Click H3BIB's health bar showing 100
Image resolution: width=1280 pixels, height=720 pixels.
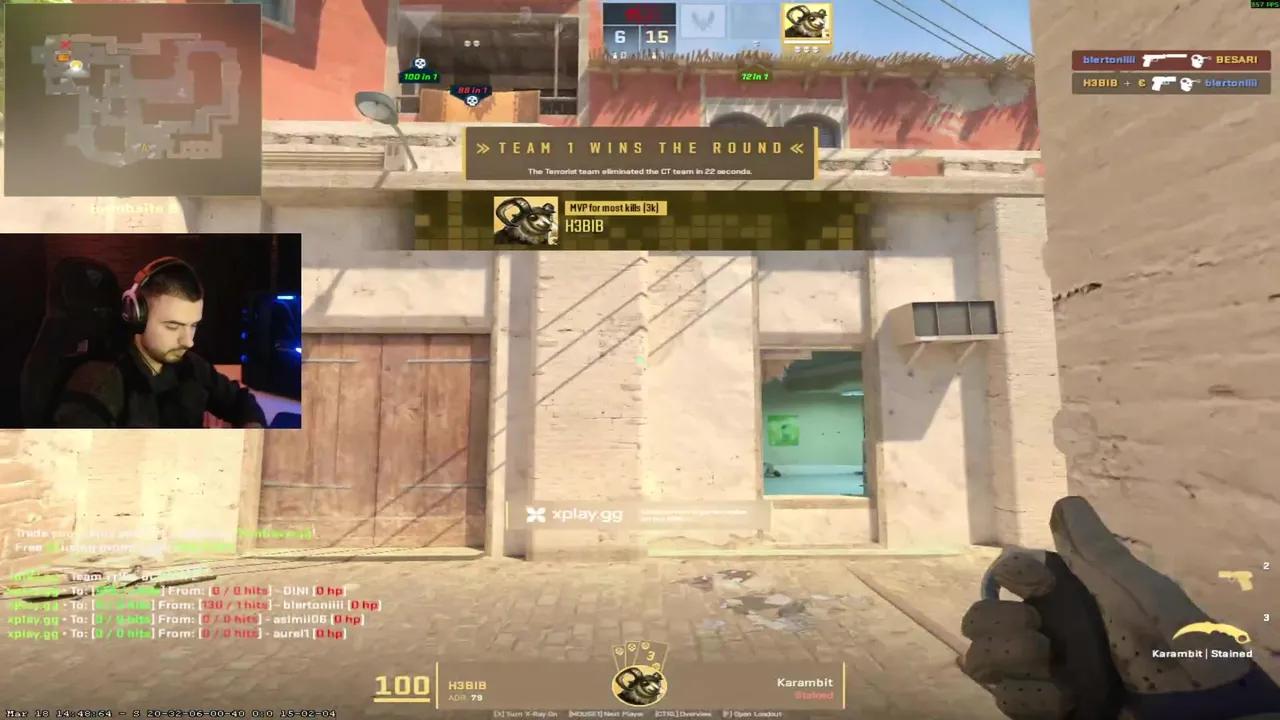tap(402, 684)
